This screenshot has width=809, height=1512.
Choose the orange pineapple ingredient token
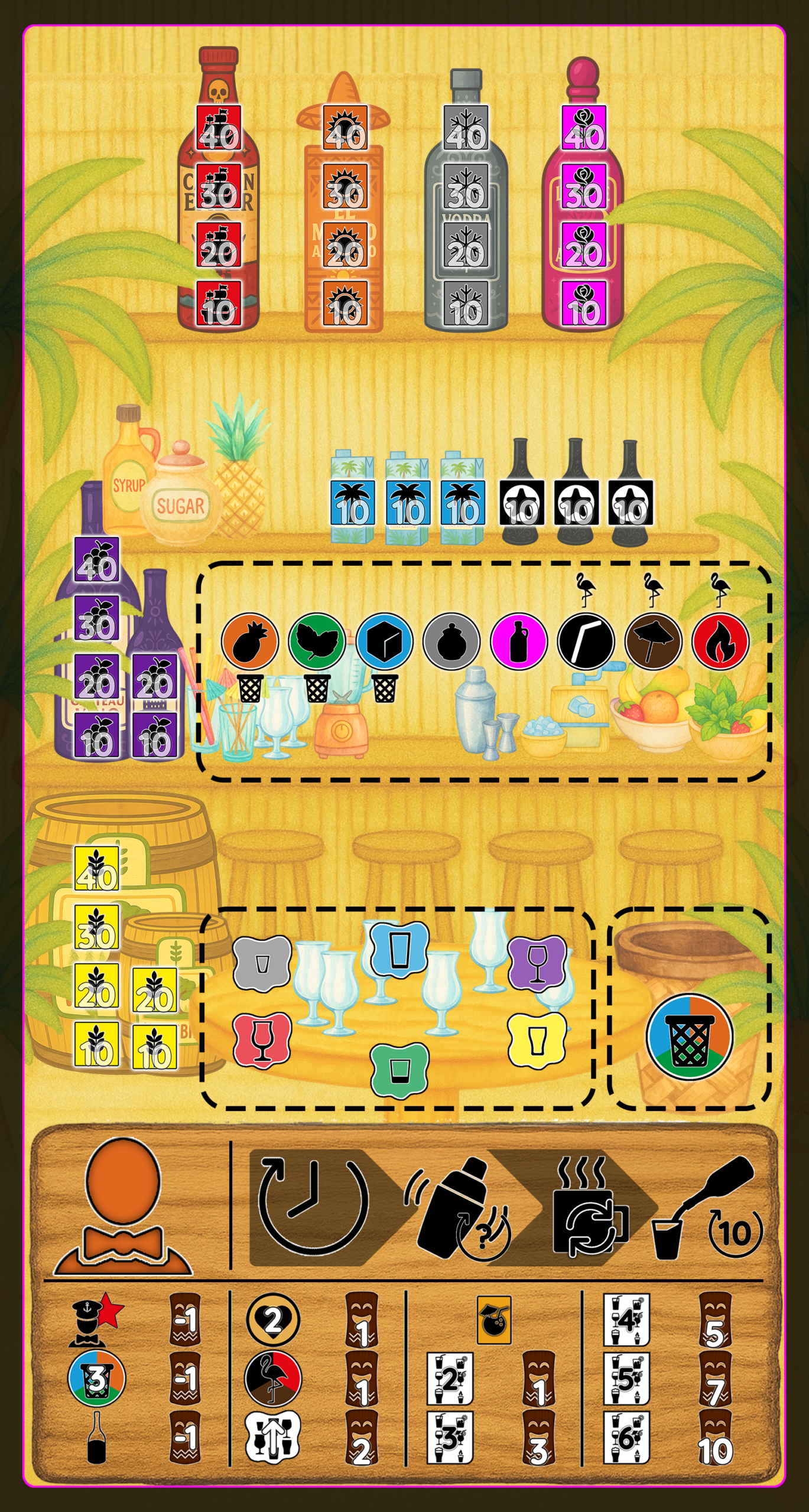(x=249, y=641)
